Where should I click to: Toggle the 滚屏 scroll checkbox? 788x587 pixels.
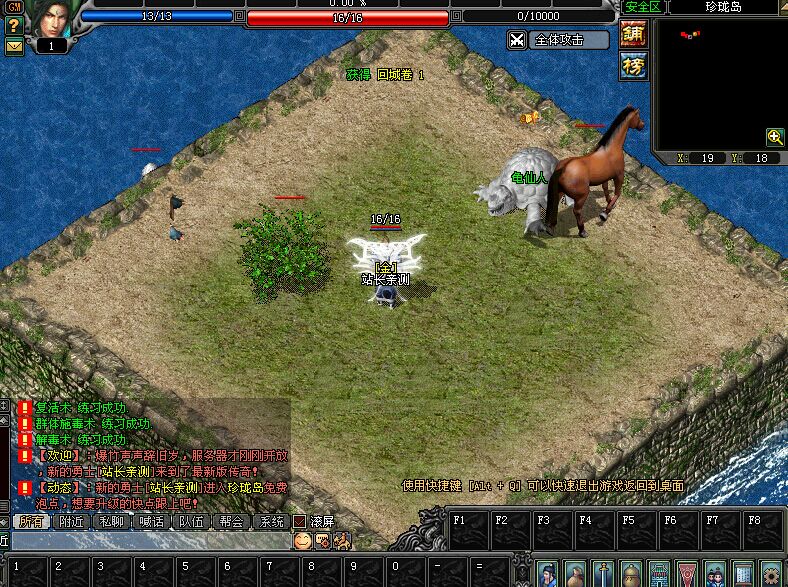(x=299, y=521)
